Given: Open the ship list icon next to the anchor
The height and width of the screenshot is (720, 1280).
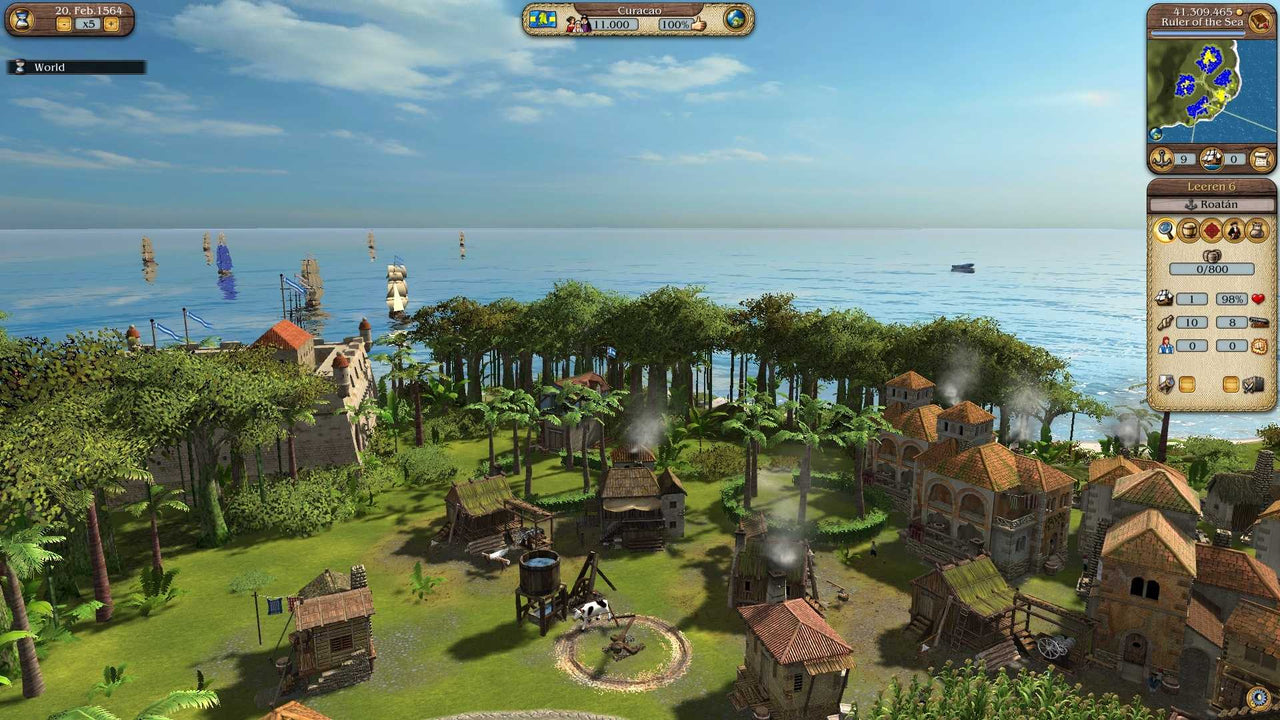Looking at the screenshot, I should coord(1210,158).
